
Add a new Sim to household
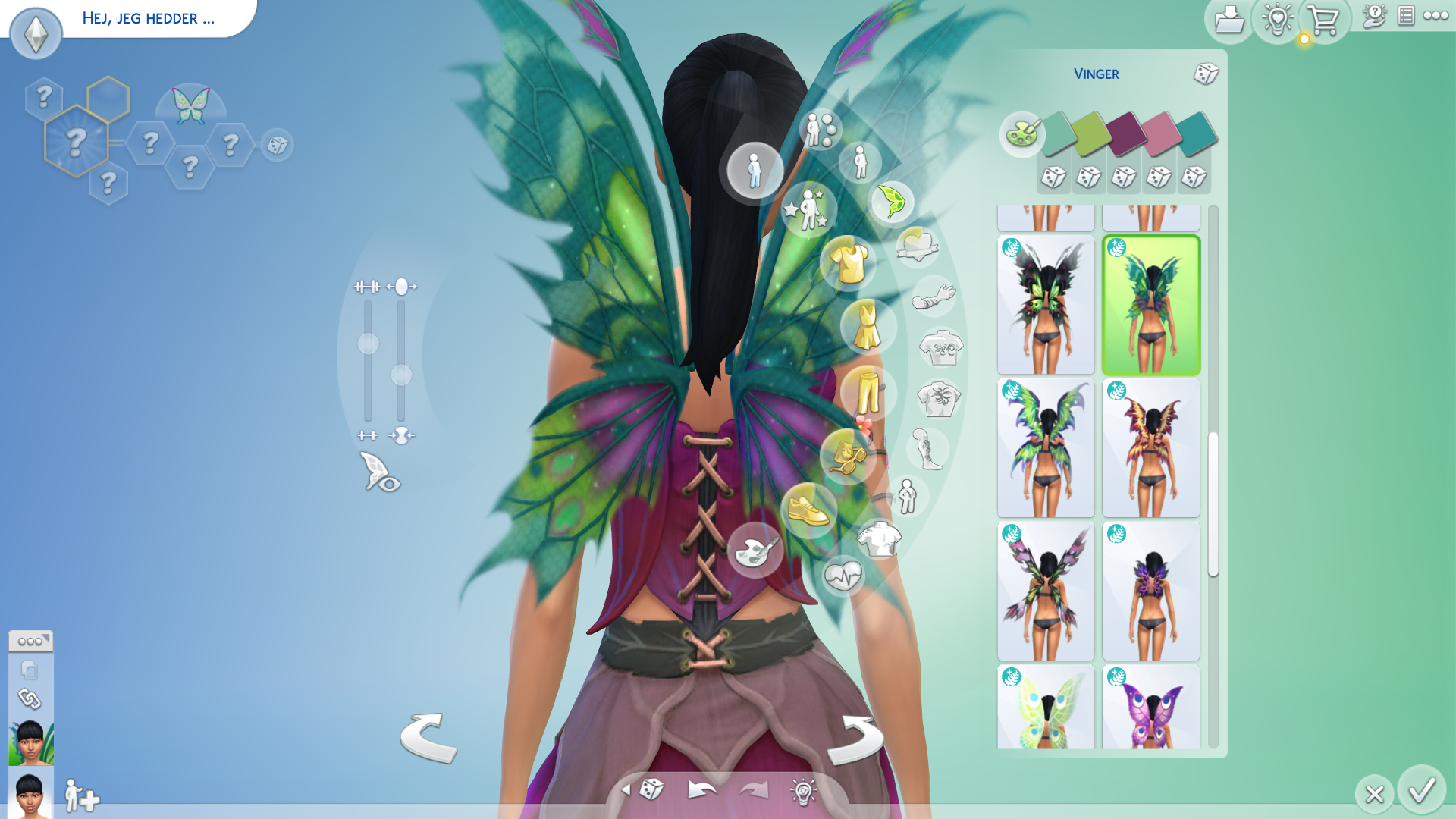(x=81, y=796)
